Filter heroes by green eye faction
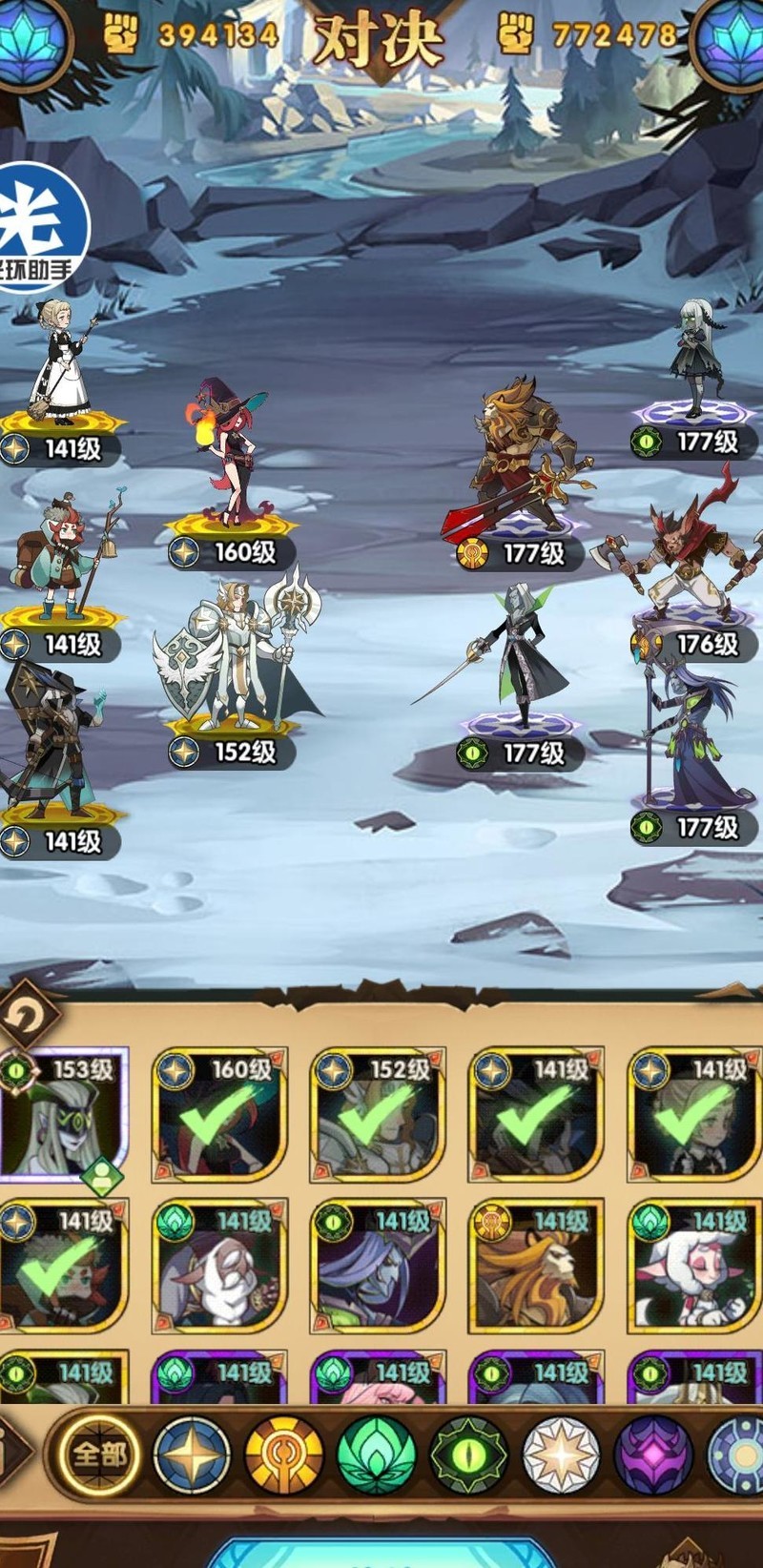This screenshot has width=763, height=1568. pos(467,1456)
